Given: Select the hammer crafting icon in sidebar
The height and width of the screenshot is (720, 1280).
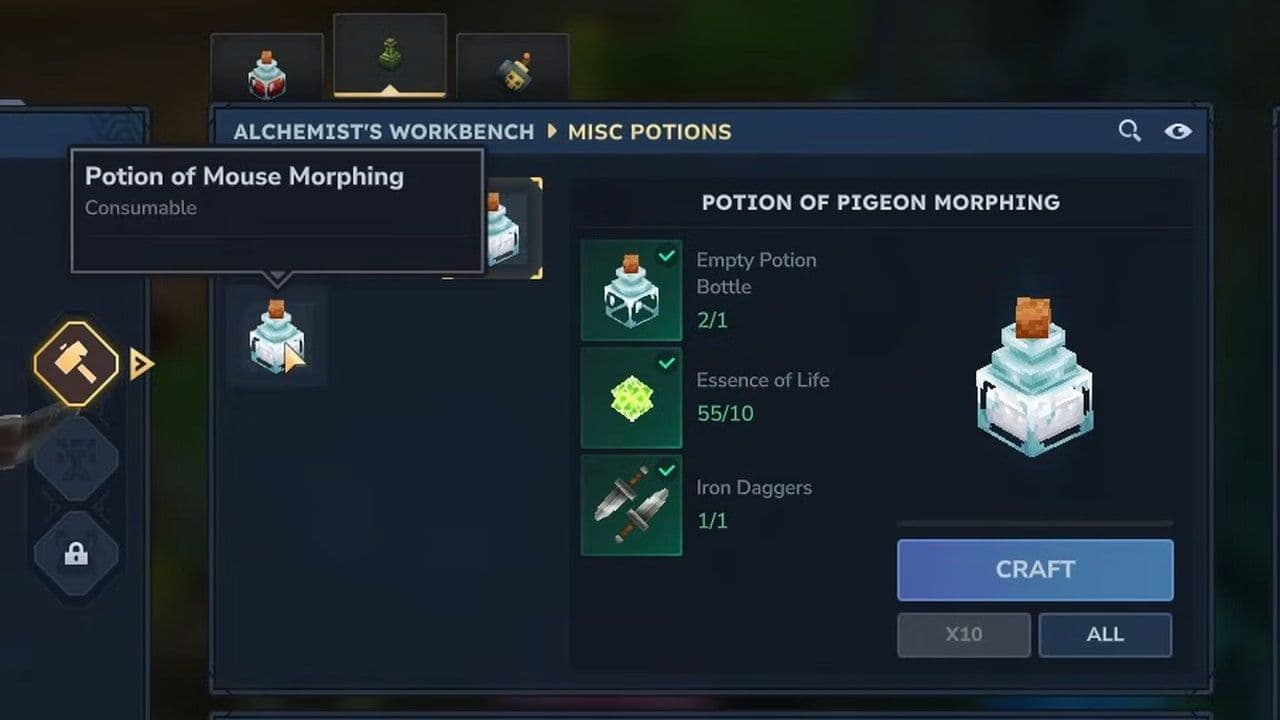Looking at the screenshot, I should click(x=76, y=363).
